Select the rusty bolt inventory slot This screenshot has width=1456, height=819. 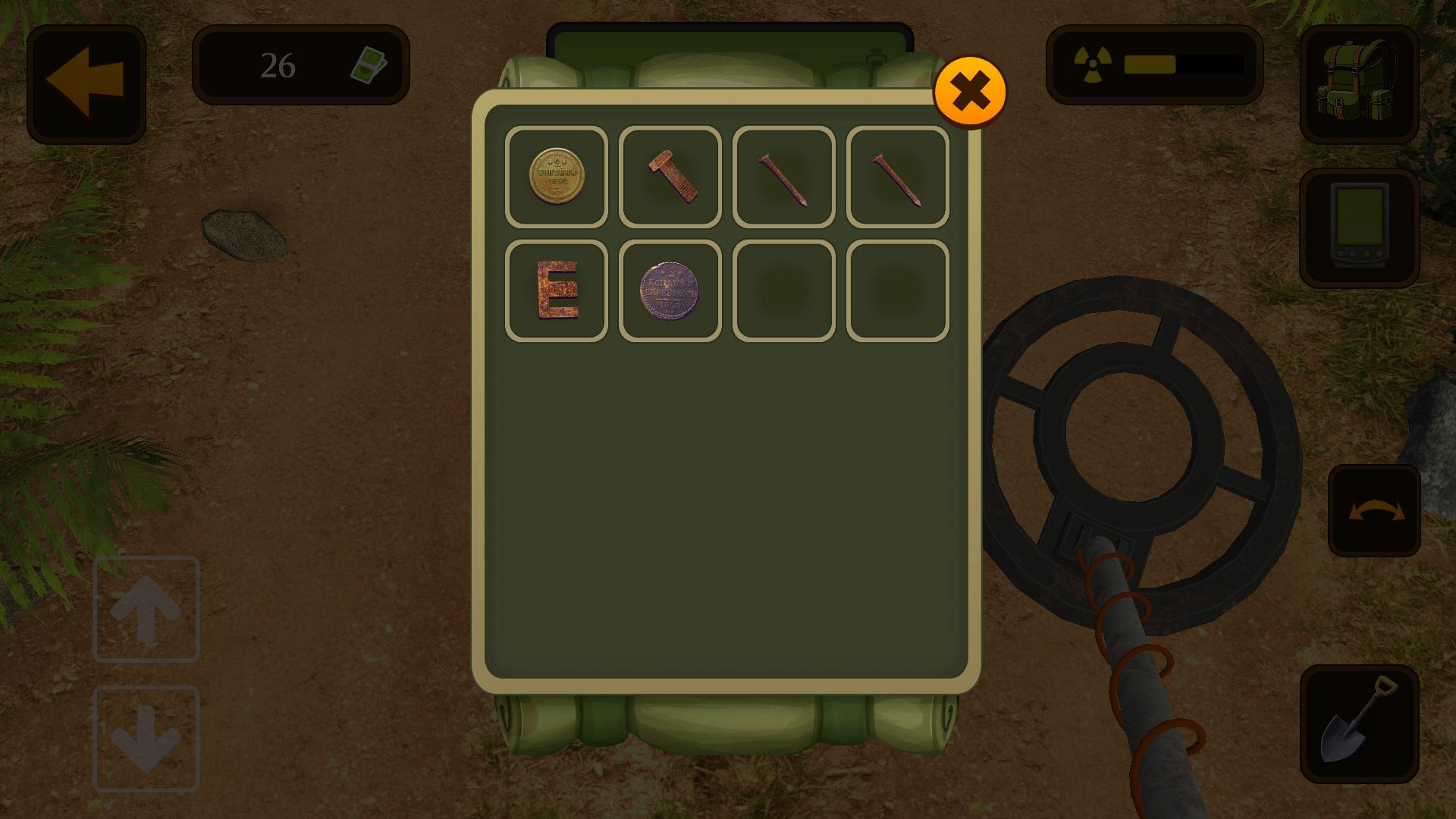point(670,177)
